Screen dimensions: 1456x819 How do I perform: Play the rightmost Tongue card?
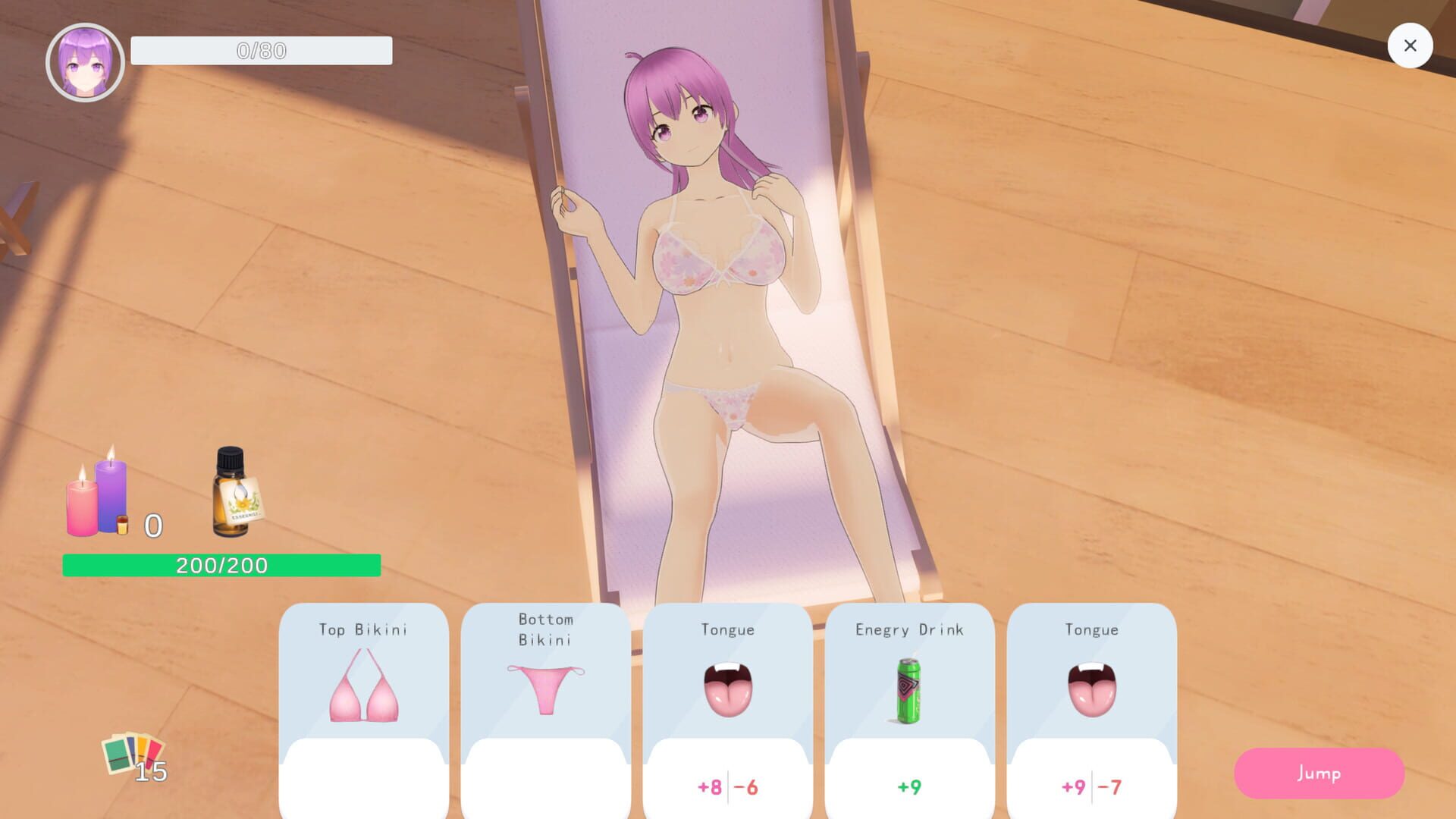click(1092, 705)
